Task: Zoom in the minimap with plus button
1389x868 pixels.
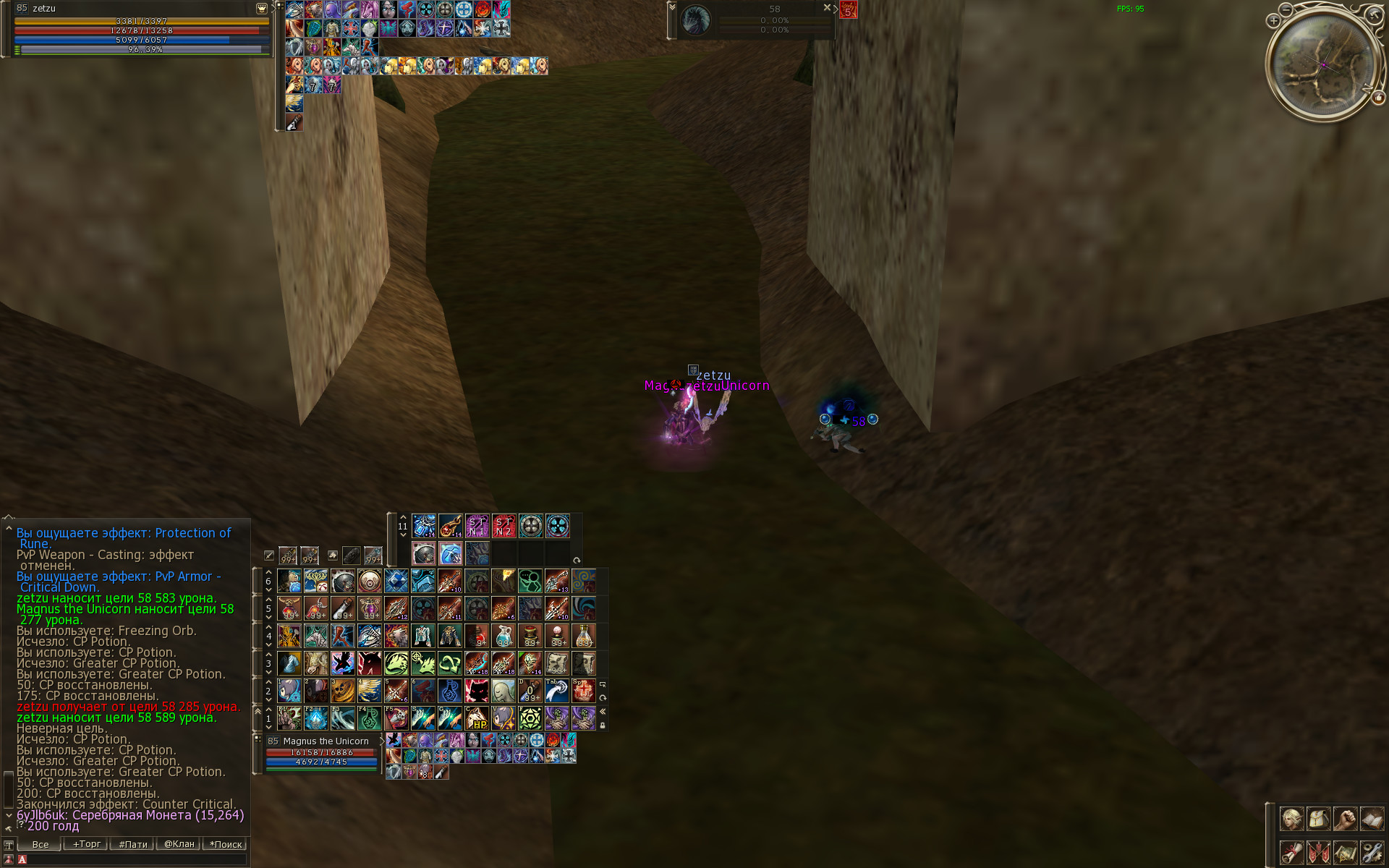Action: [1273, 21]
